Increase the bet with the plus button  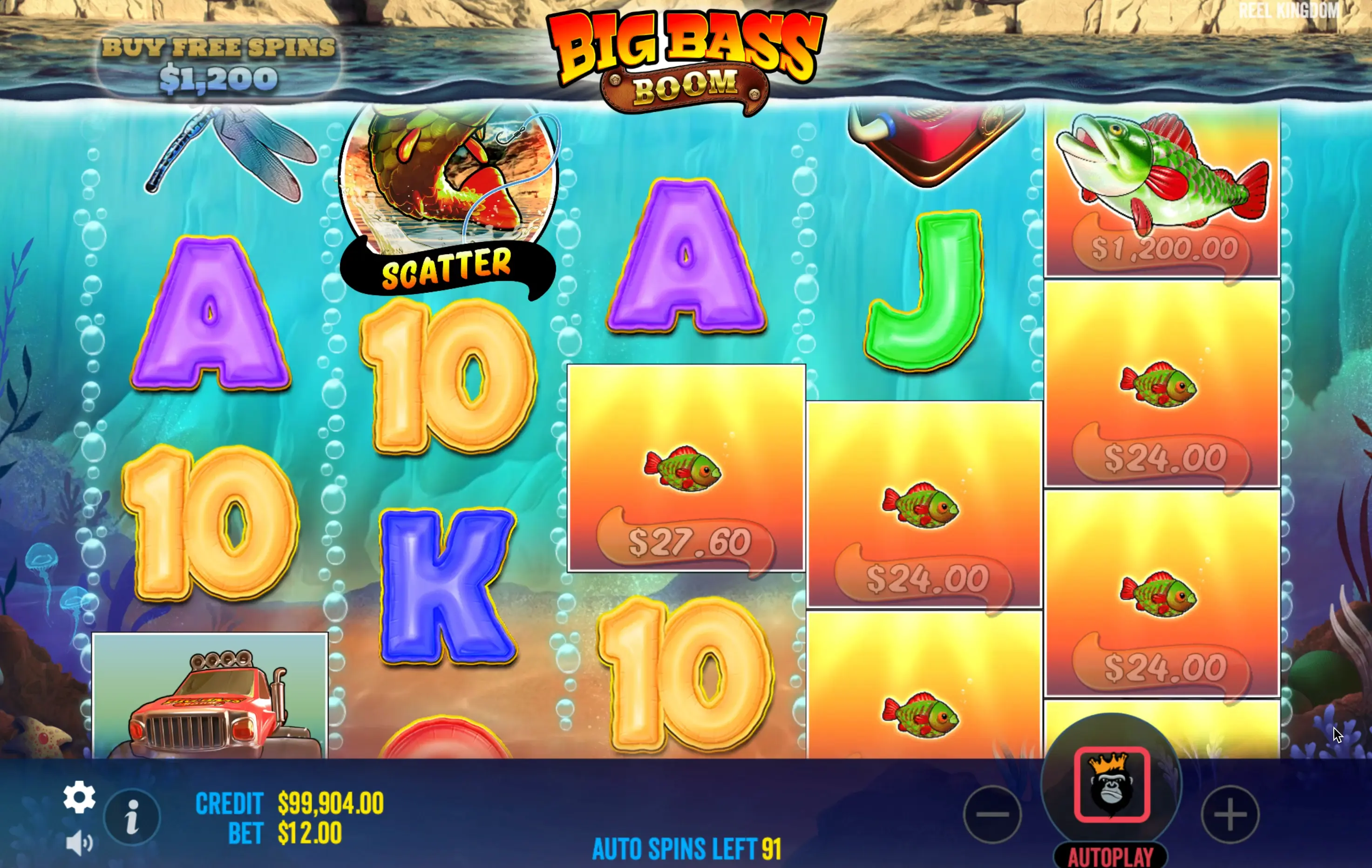pyautogui.click(x=1230, y=814)
